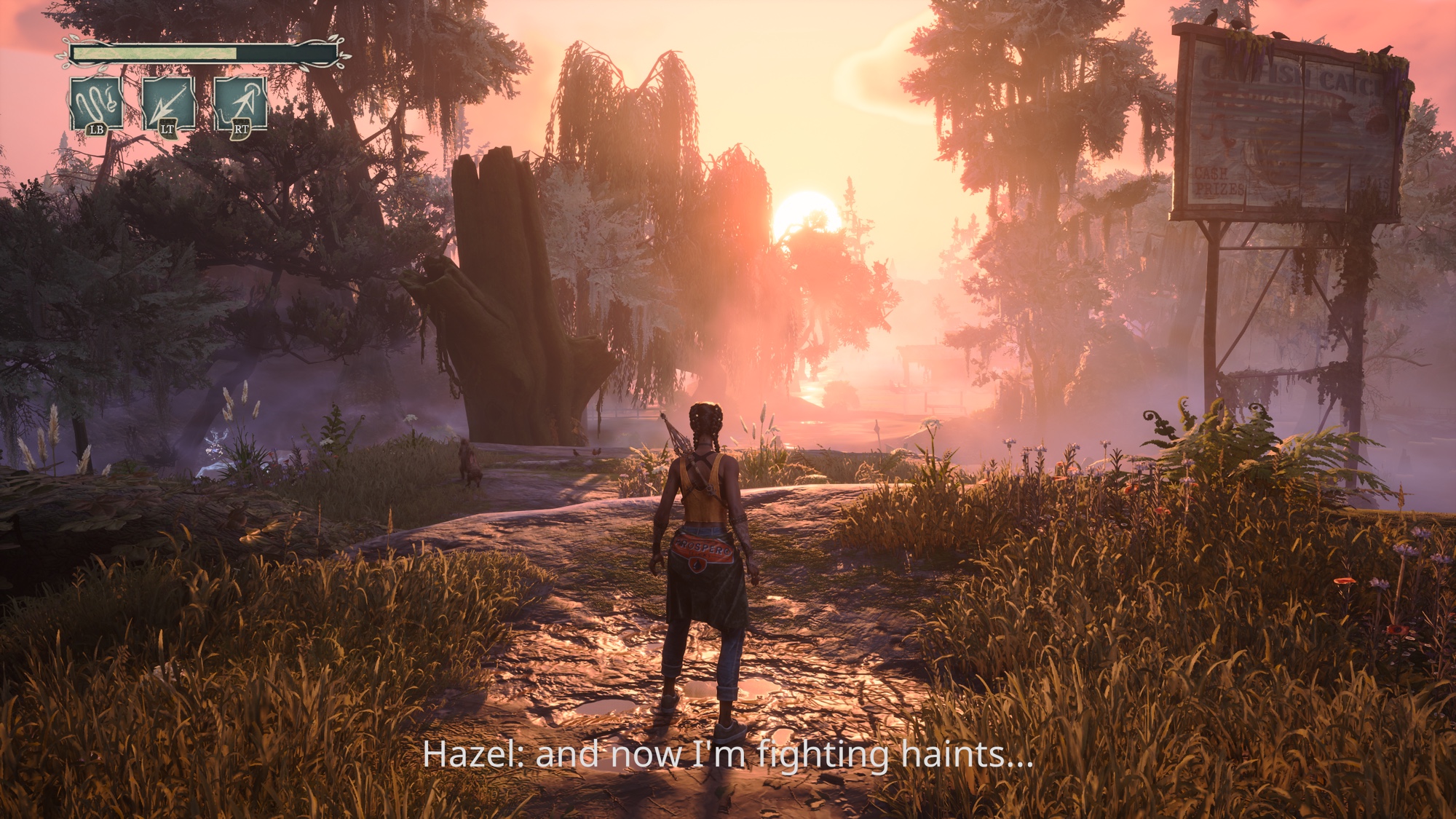Use the downward-left arrow pull ability
The height and width of the screenshot is (819, 1456).
[x=168, y=105]
